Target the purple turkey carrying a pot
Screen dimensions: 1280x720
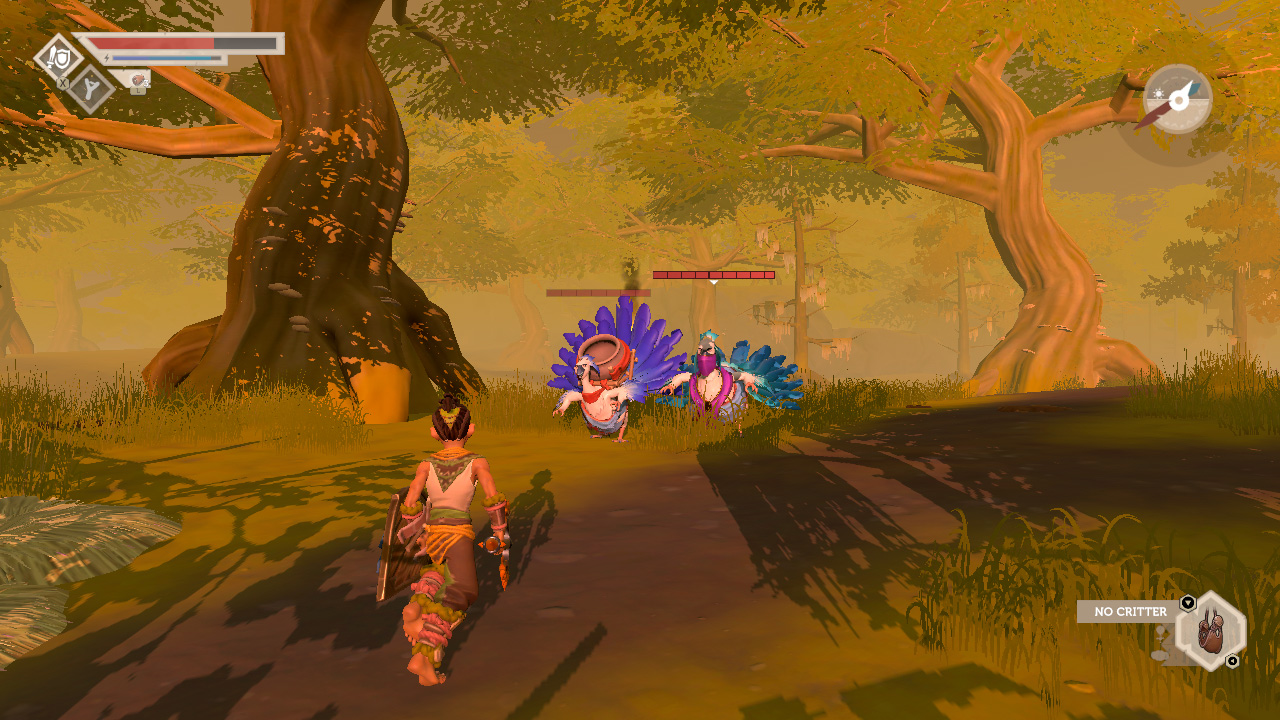[x=605, y=390]
